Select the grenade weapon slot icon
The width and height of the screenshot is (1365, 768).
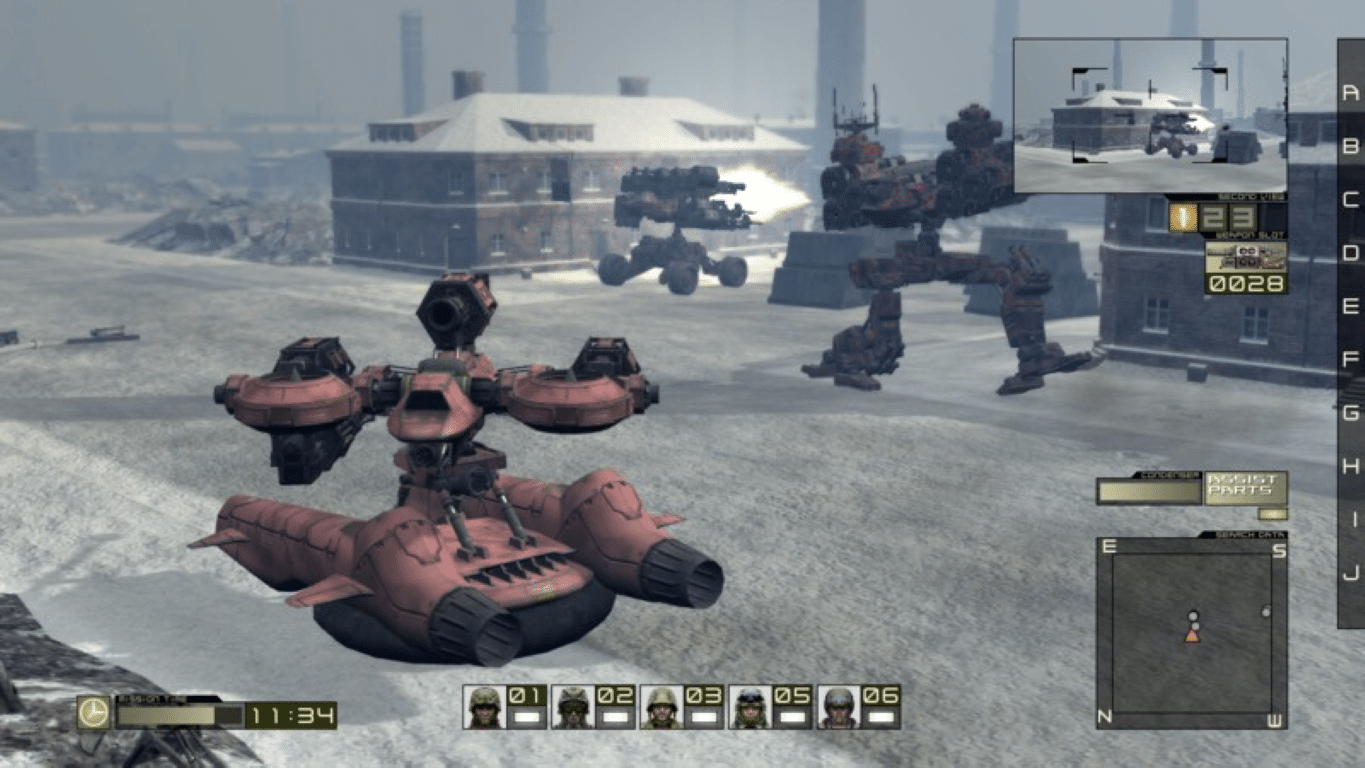[1183, 218]
